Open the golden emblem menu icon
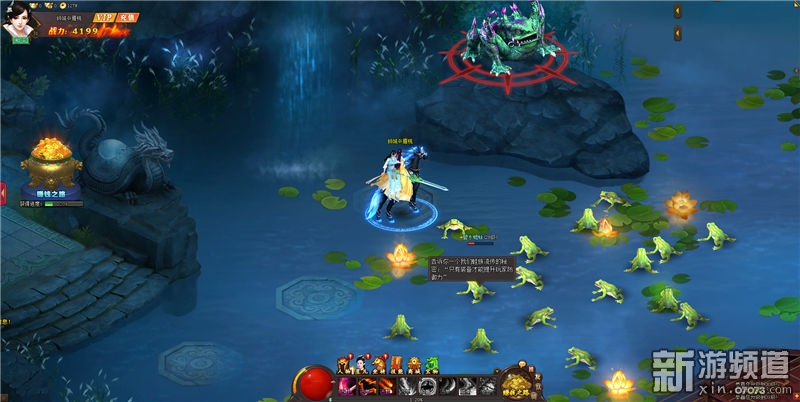The image size is (800, 402). click(414, 364)
